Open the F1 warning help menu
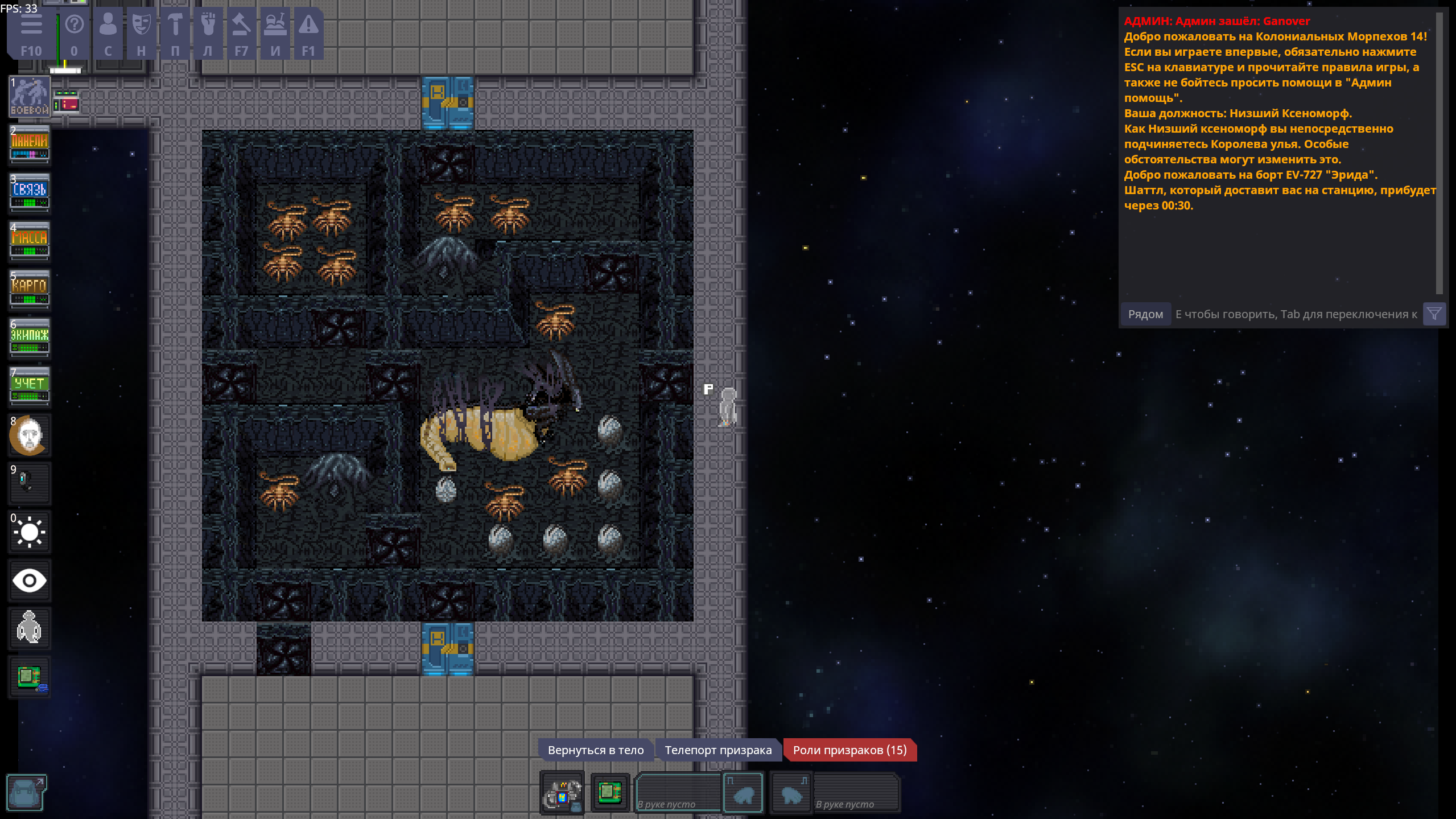Viewport: 1456px width, 819px height. (308, 33)
